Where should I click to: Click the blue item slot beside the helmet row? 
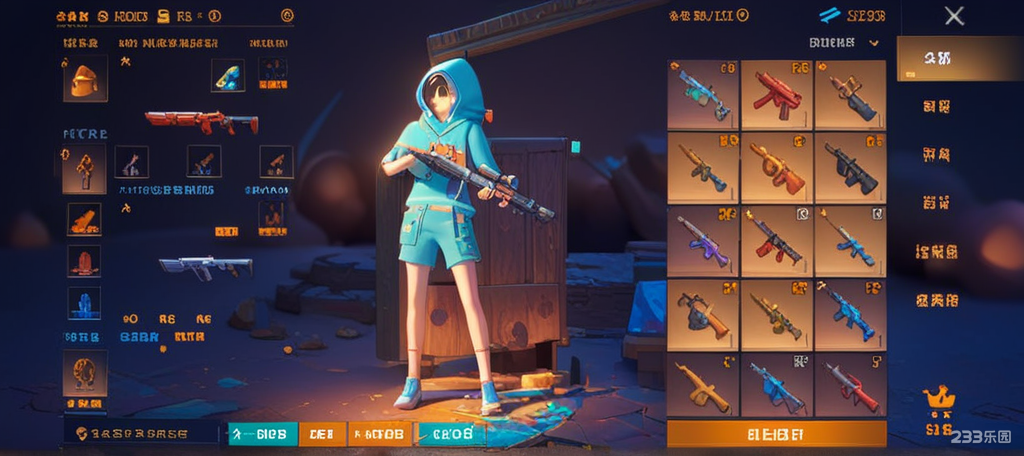(x=228, y=75)
